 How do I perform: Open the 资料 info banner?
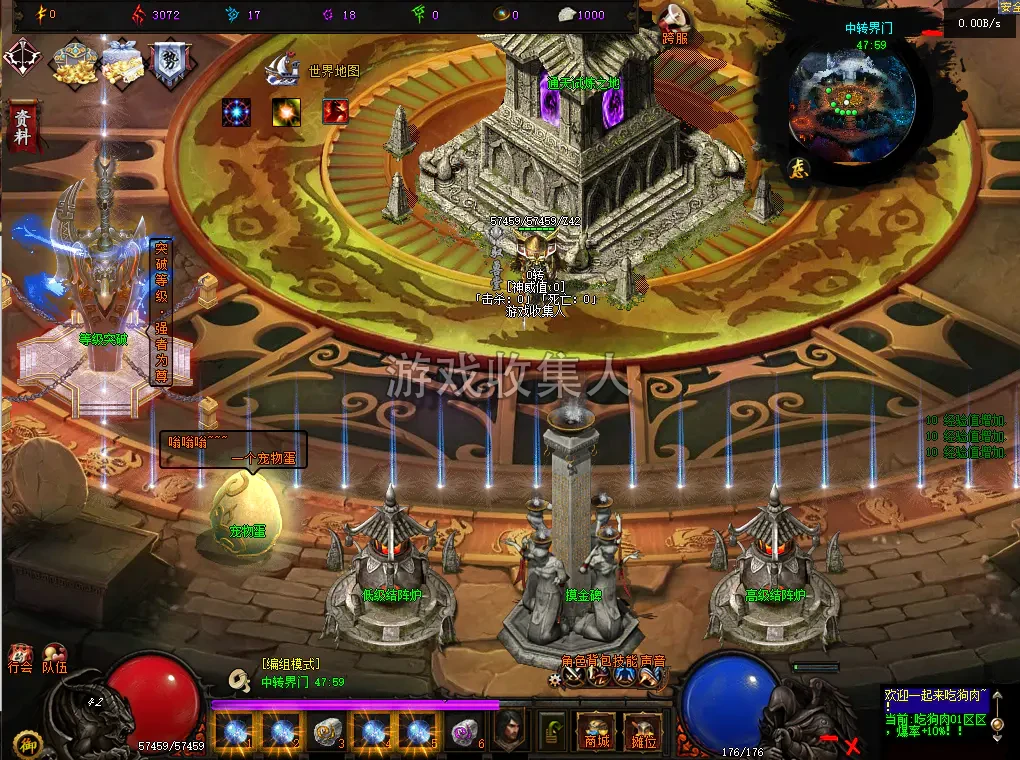coord(22,126)
